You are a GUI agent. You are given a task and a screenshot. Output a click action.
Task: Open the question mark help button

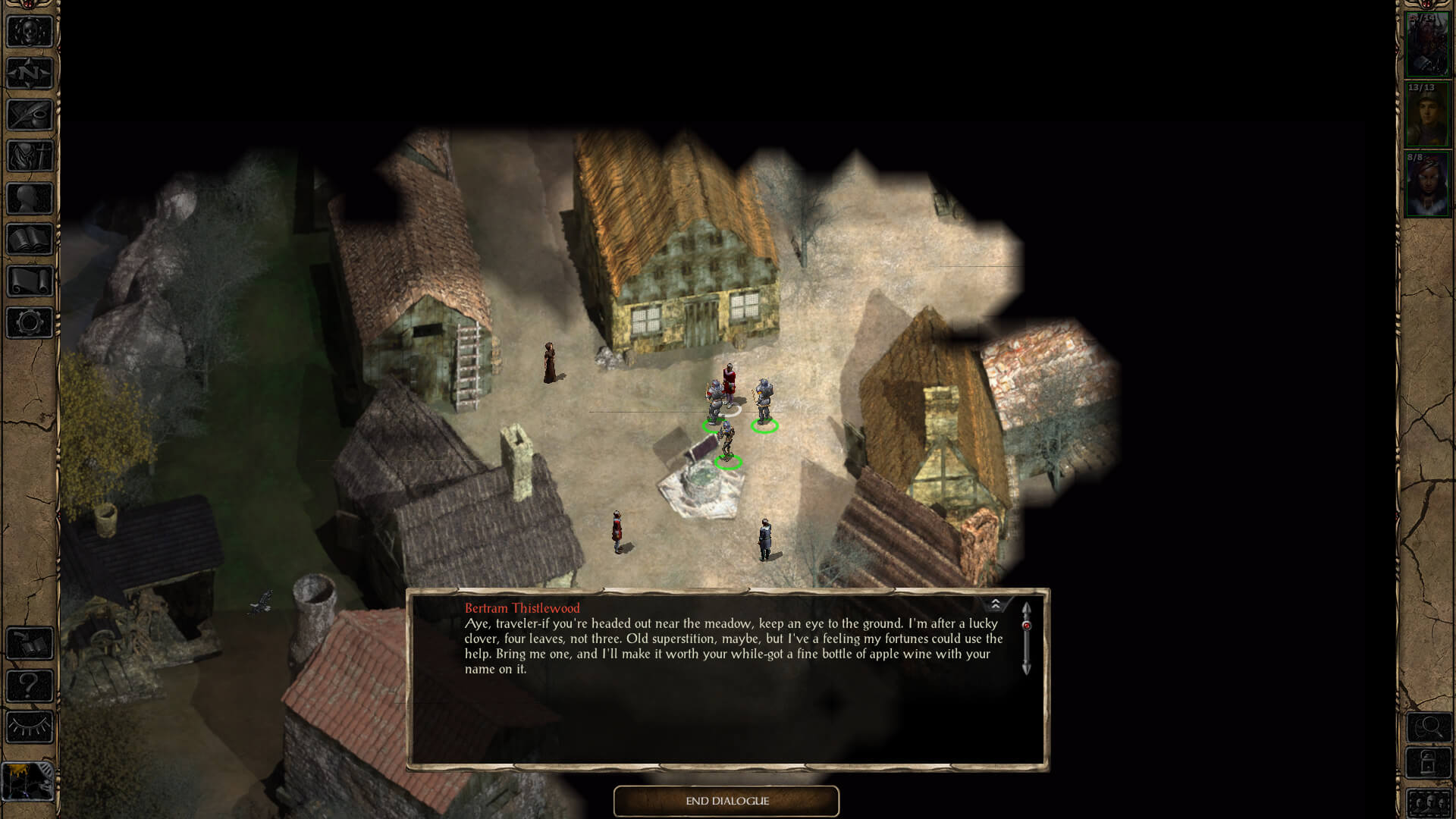click(30, 686)
